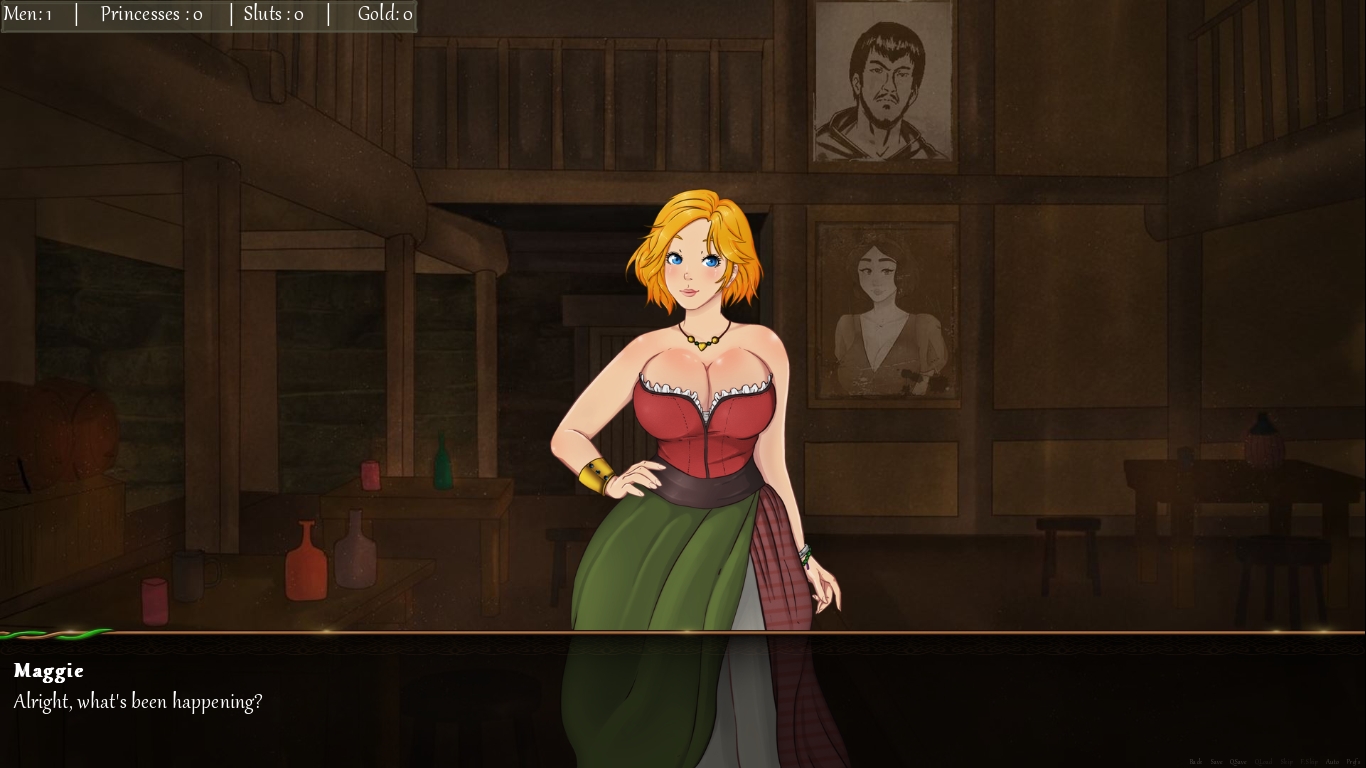
Task: Open the Save menu
Action: coord(1216,762)
